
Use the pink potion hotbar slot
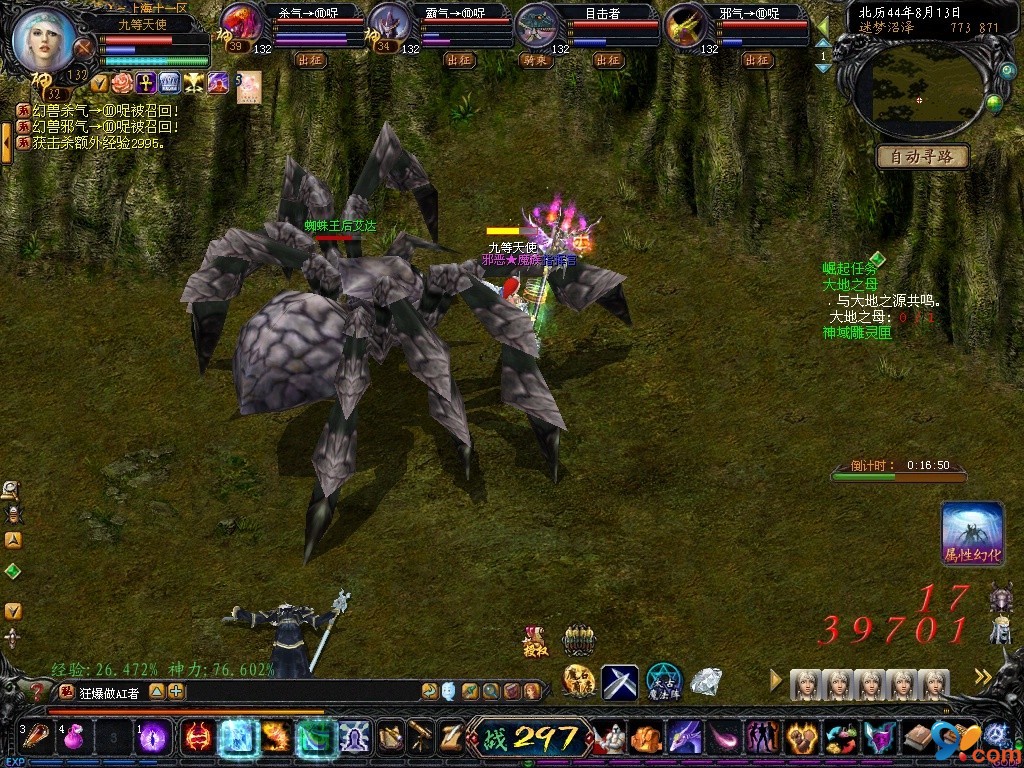73,737
